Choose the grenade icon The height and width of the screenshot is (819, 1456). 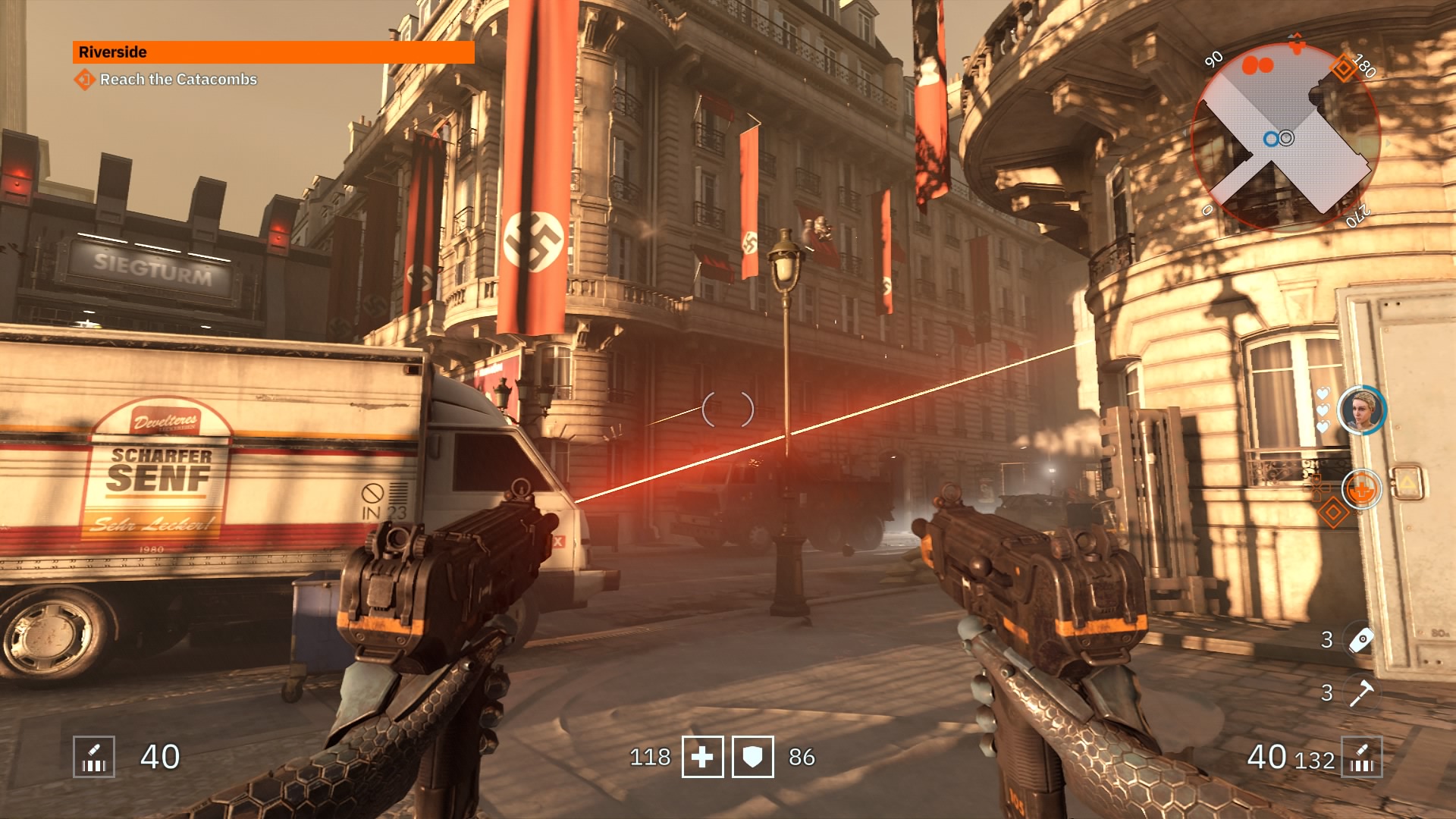(1361, 640)
